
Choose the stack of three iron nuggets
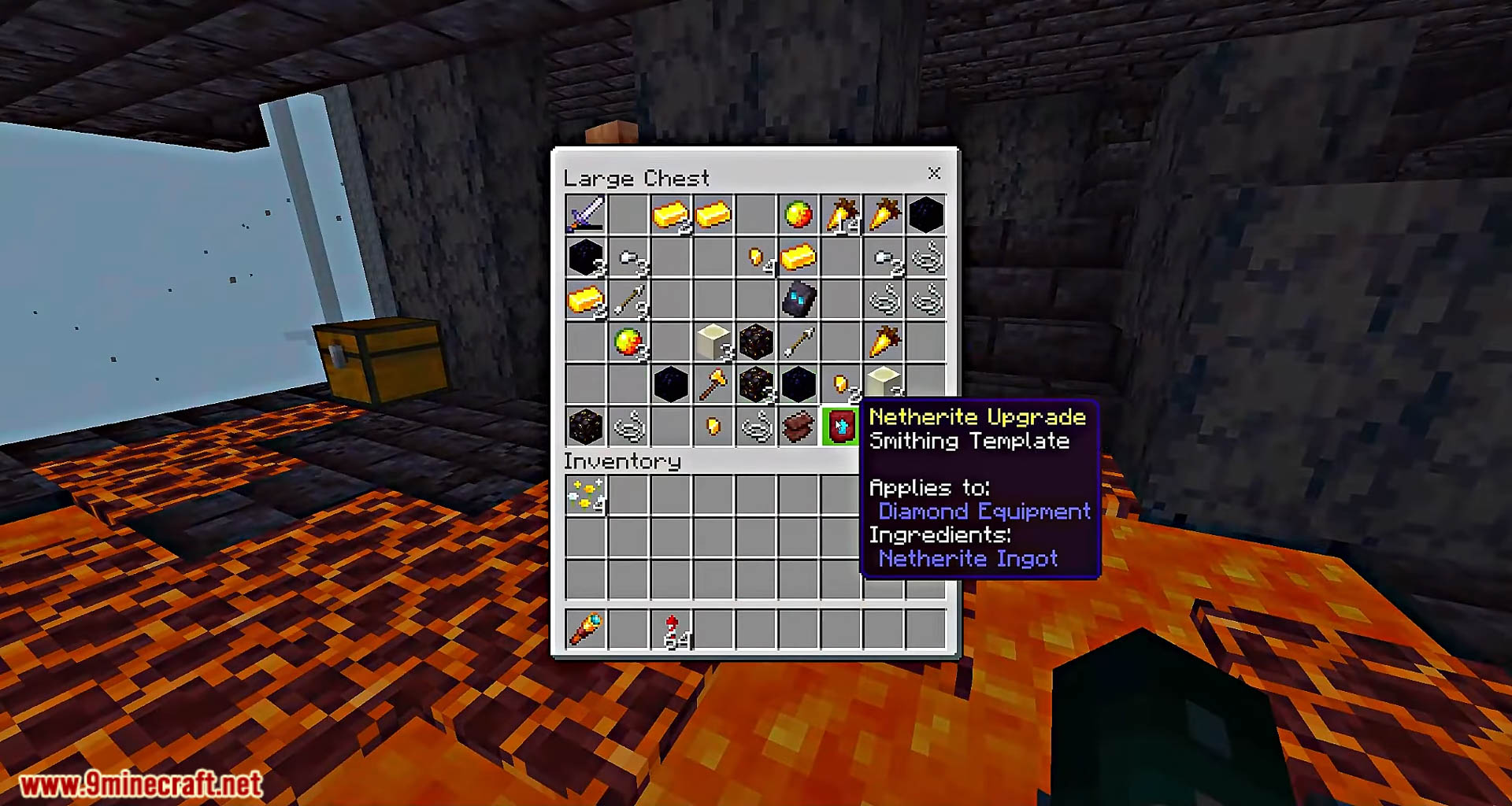pos(628,257)
